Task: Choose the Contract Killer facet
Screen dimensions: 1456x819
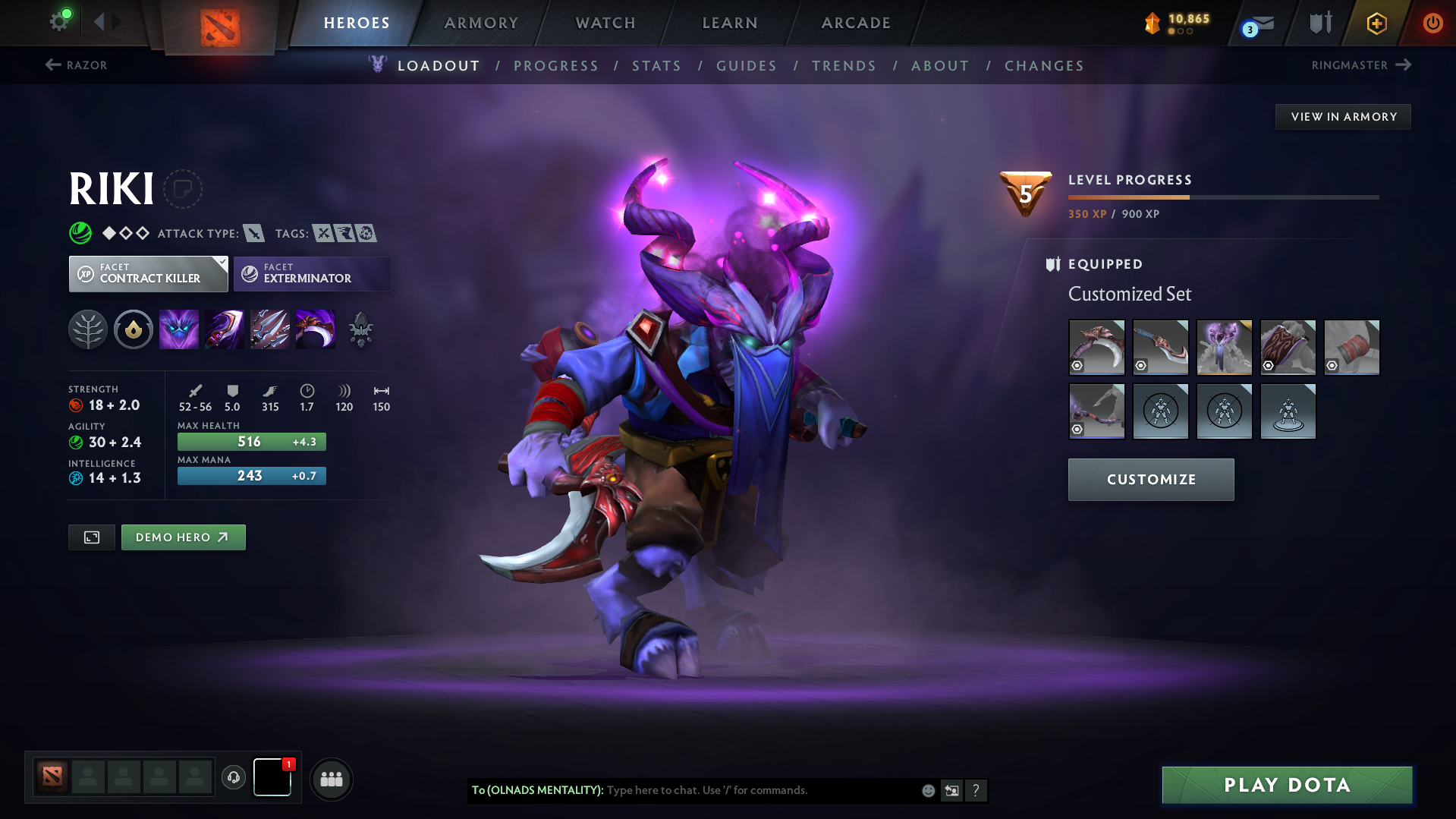Action: [x=149, y=274]
